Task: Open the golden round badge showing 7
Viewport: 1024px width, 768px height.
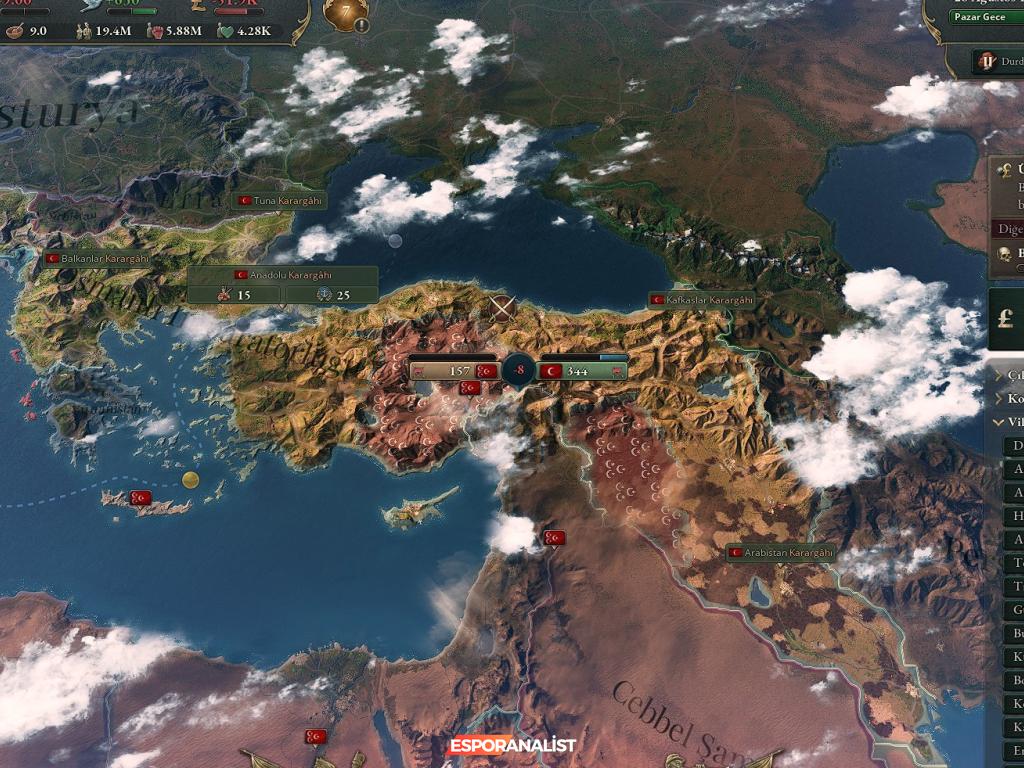Action: (344, 12)
